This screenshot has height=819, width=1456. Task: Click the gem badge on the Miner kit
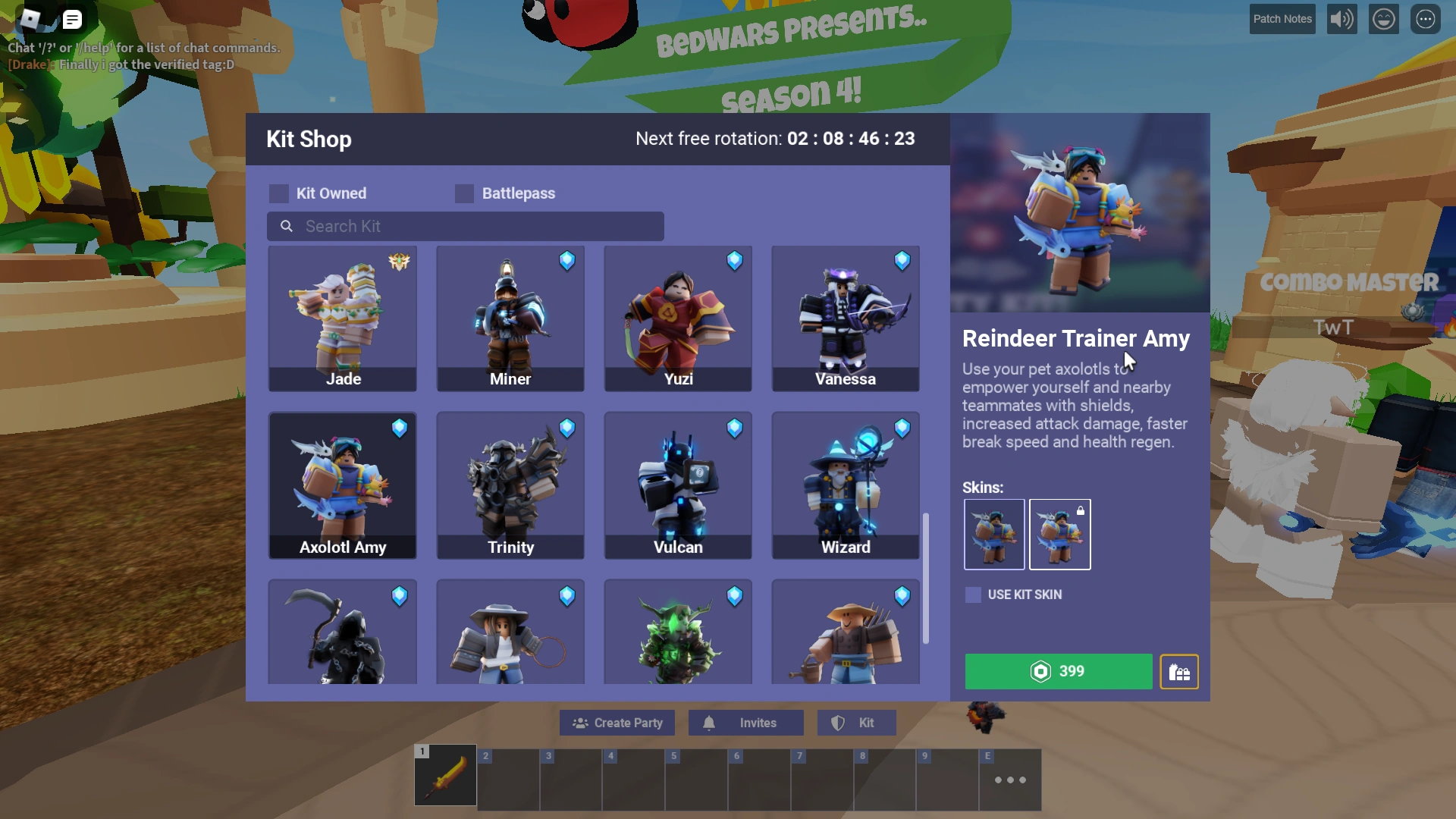point(568,261)
